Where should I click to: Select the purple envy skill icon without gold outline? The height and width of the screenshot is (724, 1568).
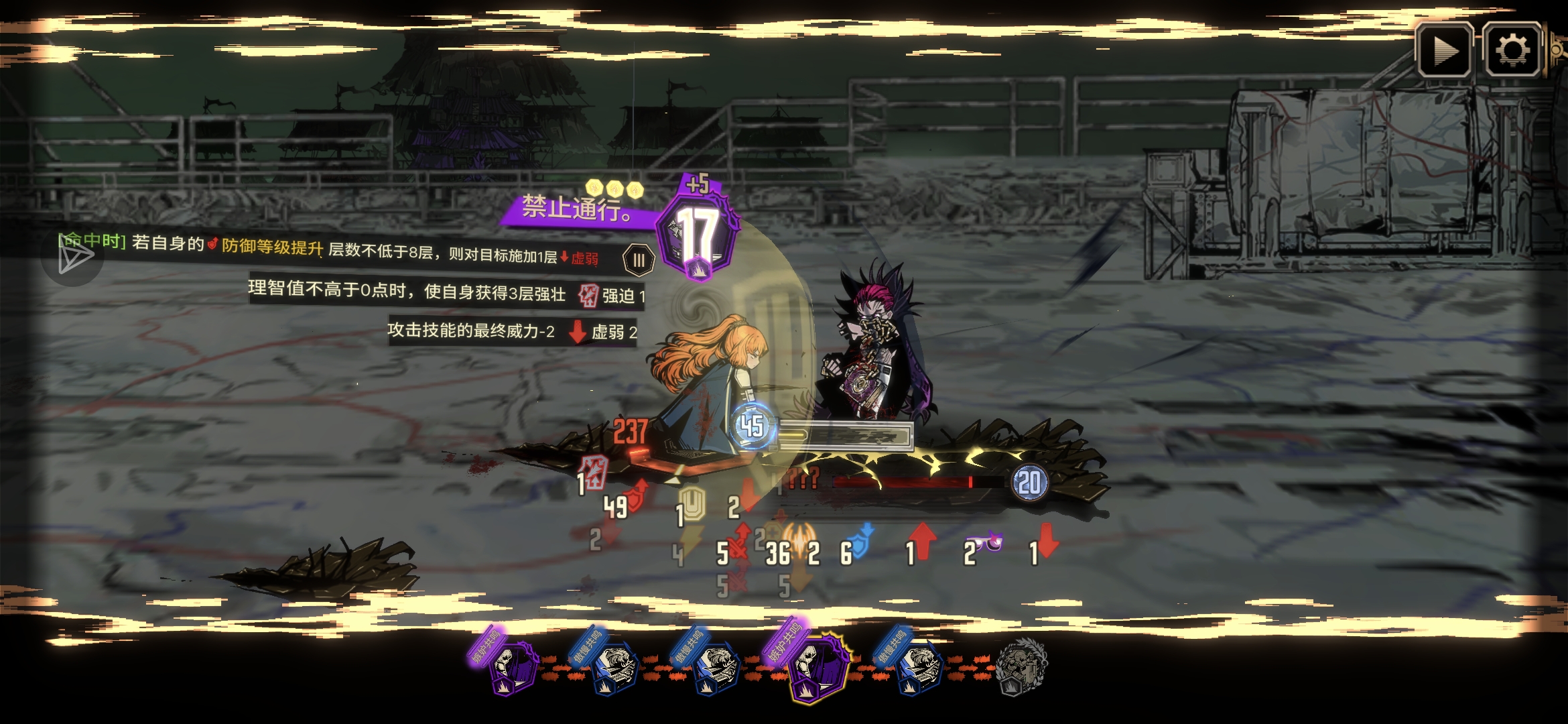pyautogui.click(x=512, y=666)
